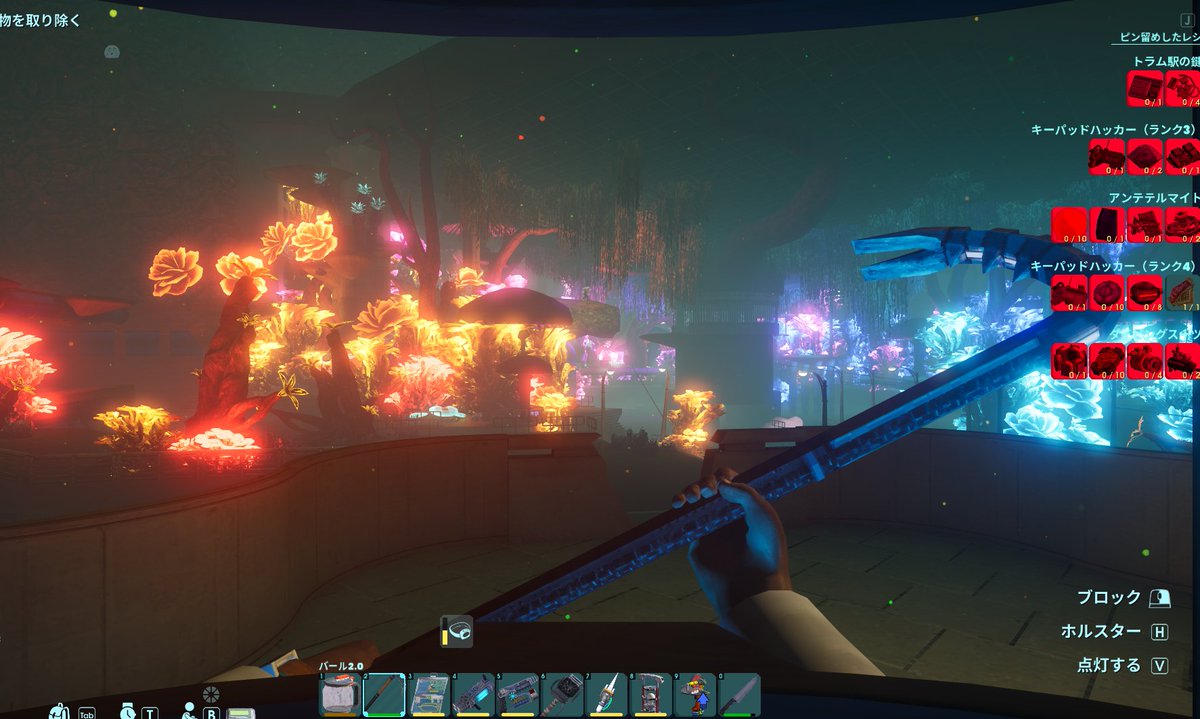This screenshot has width=1200, height=719.
Task: Choose the trap device in slot 8
Action: click(650, 693)
